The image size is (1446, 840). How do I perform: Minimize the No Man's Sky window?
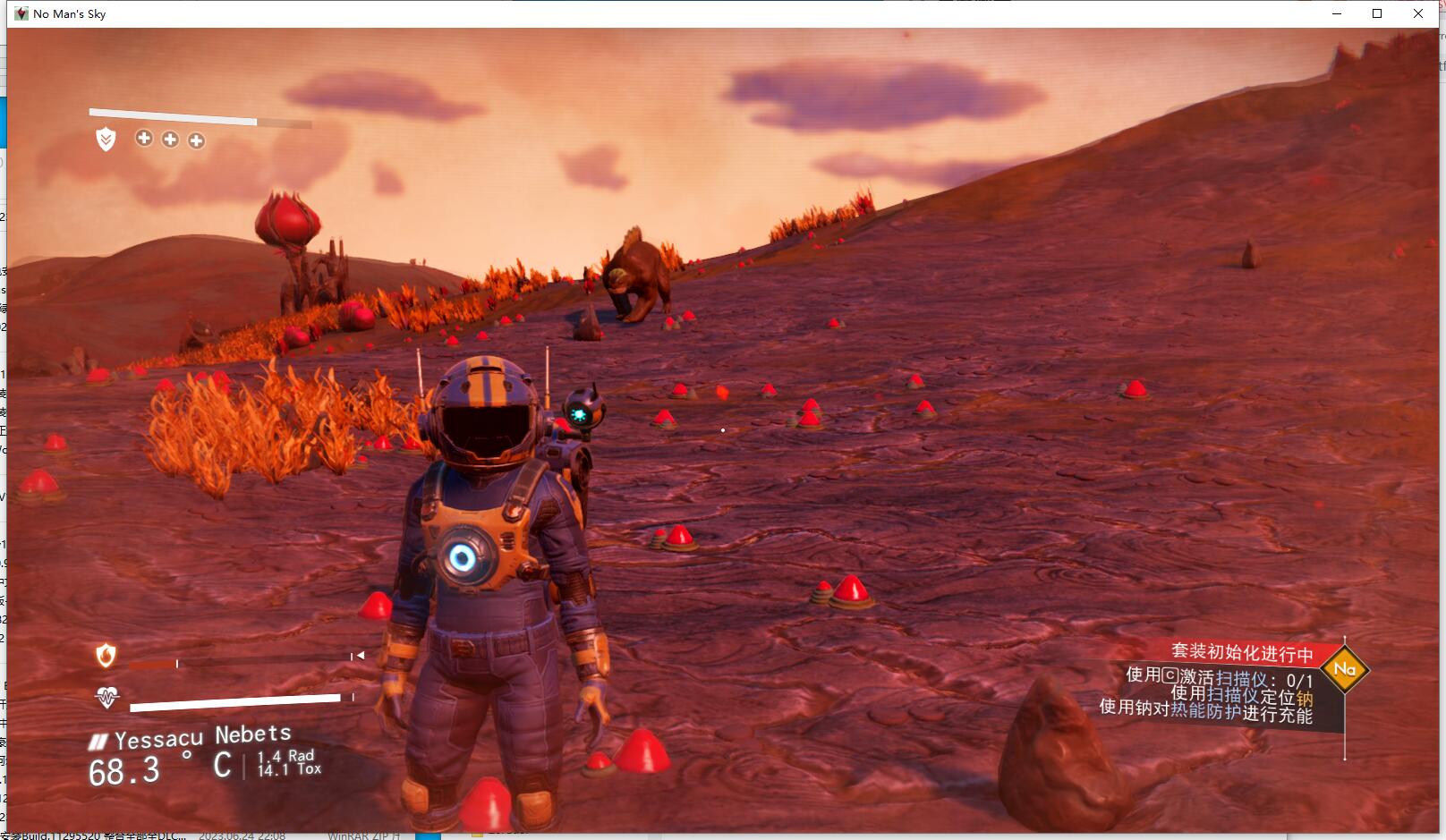[x=1337, y=13]
